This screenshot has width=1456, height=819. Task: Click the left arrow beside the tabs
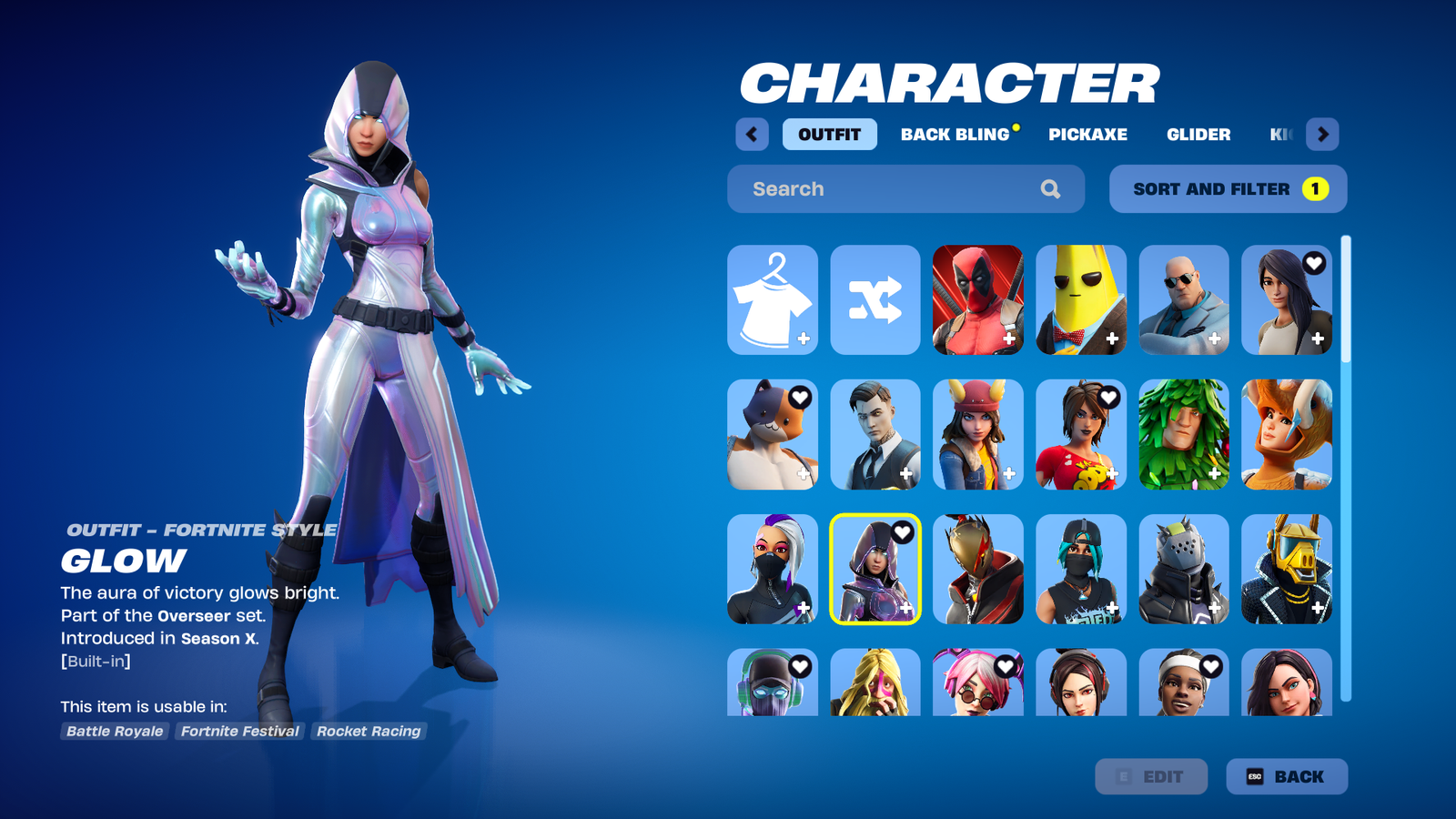point(752,135)
